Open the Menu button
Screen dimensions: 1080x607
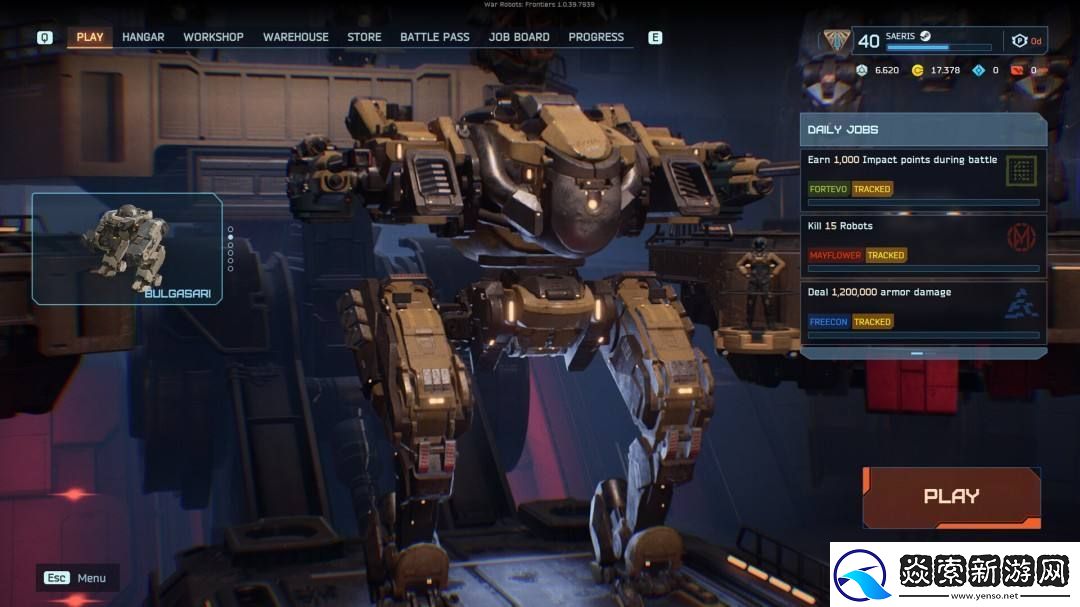(x=77, y=578)
